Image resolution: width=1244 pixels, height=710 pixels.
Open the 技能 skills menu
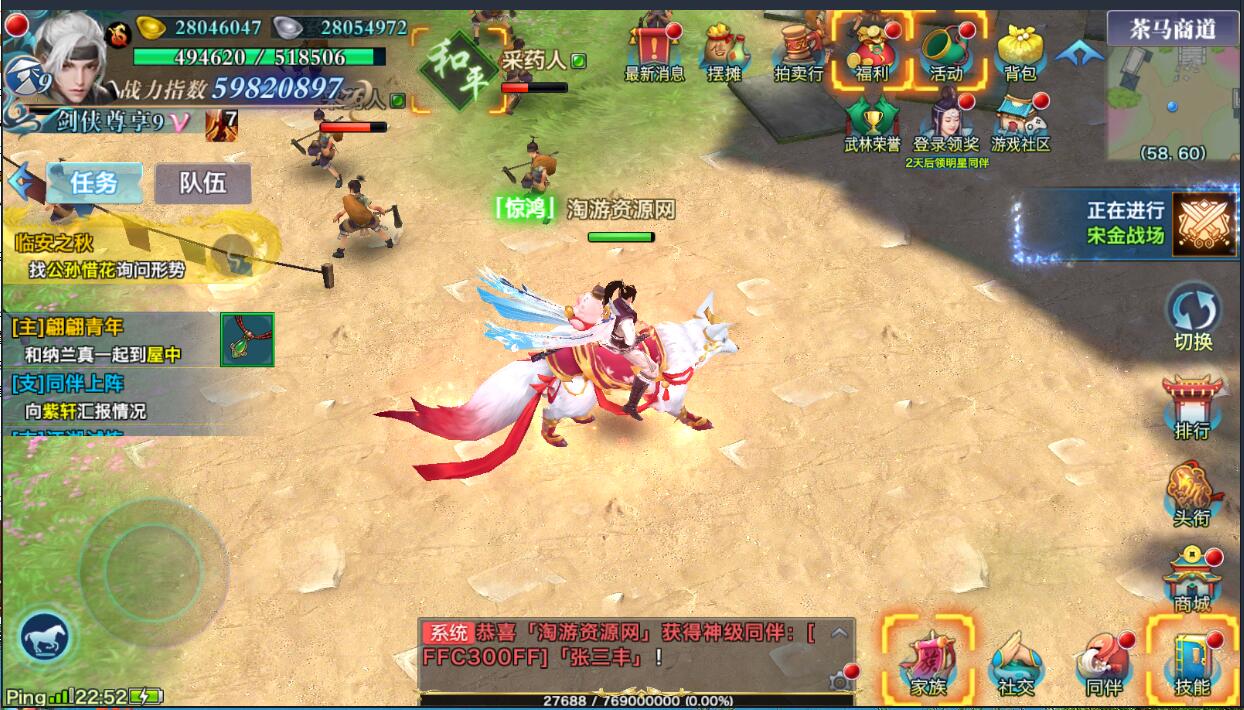click(1192, 661)
